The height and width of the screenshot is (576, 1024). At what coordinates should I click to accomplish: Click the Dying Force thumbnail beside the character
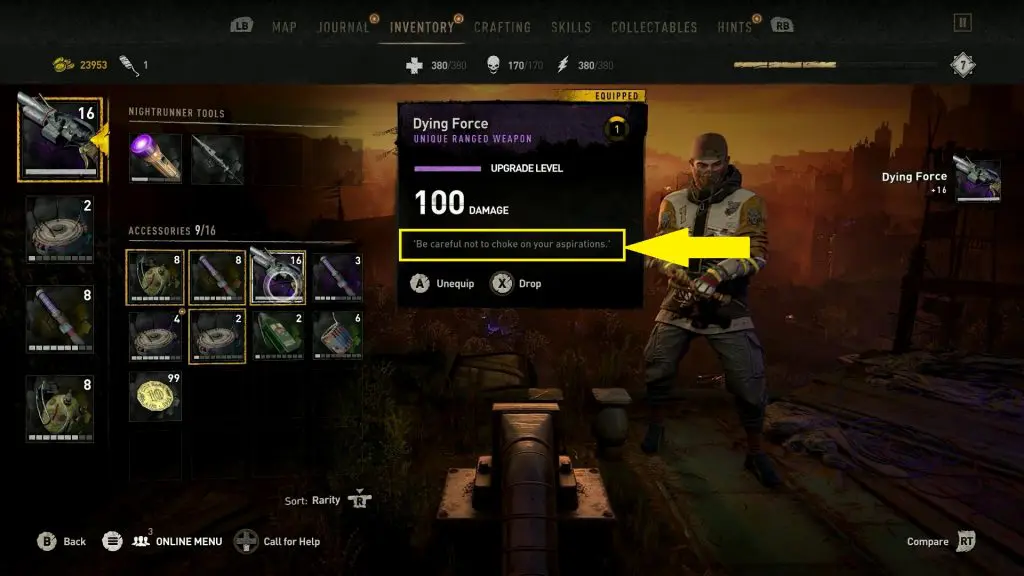coord(978,181)
